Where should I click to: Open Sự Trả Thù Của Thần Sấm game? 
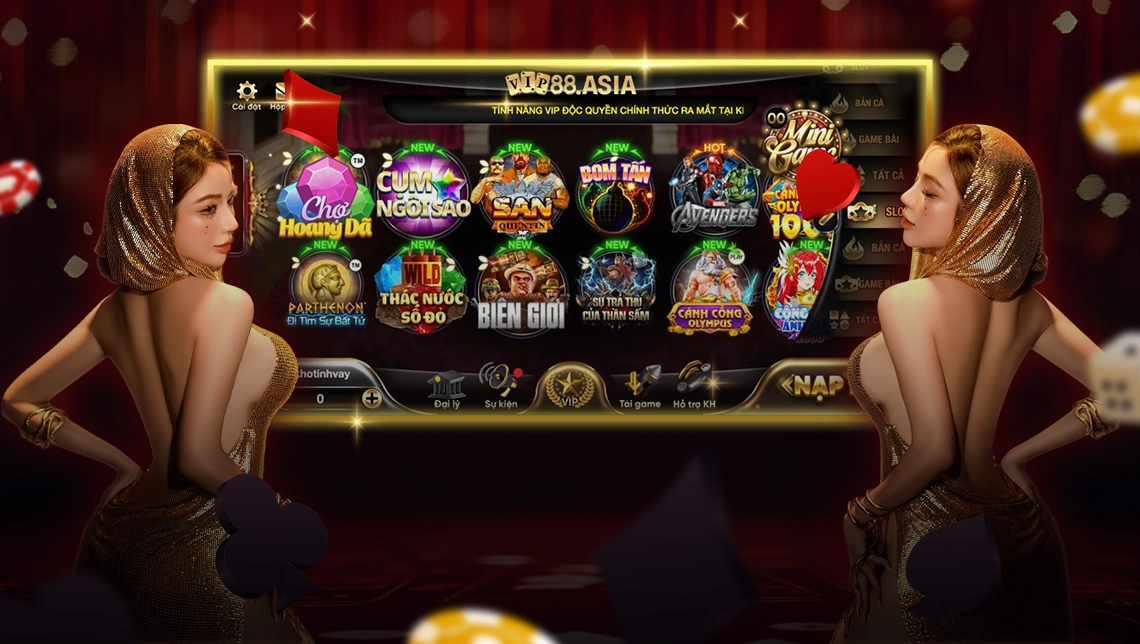click(x=616, y=288)
